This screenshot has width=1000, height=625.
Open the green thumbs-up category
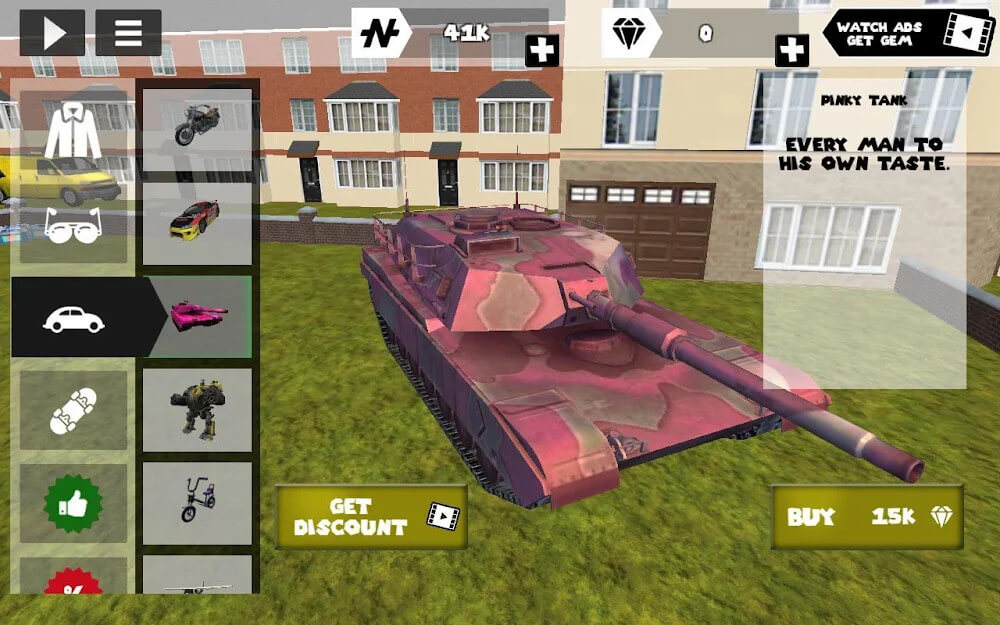point(73,504)
